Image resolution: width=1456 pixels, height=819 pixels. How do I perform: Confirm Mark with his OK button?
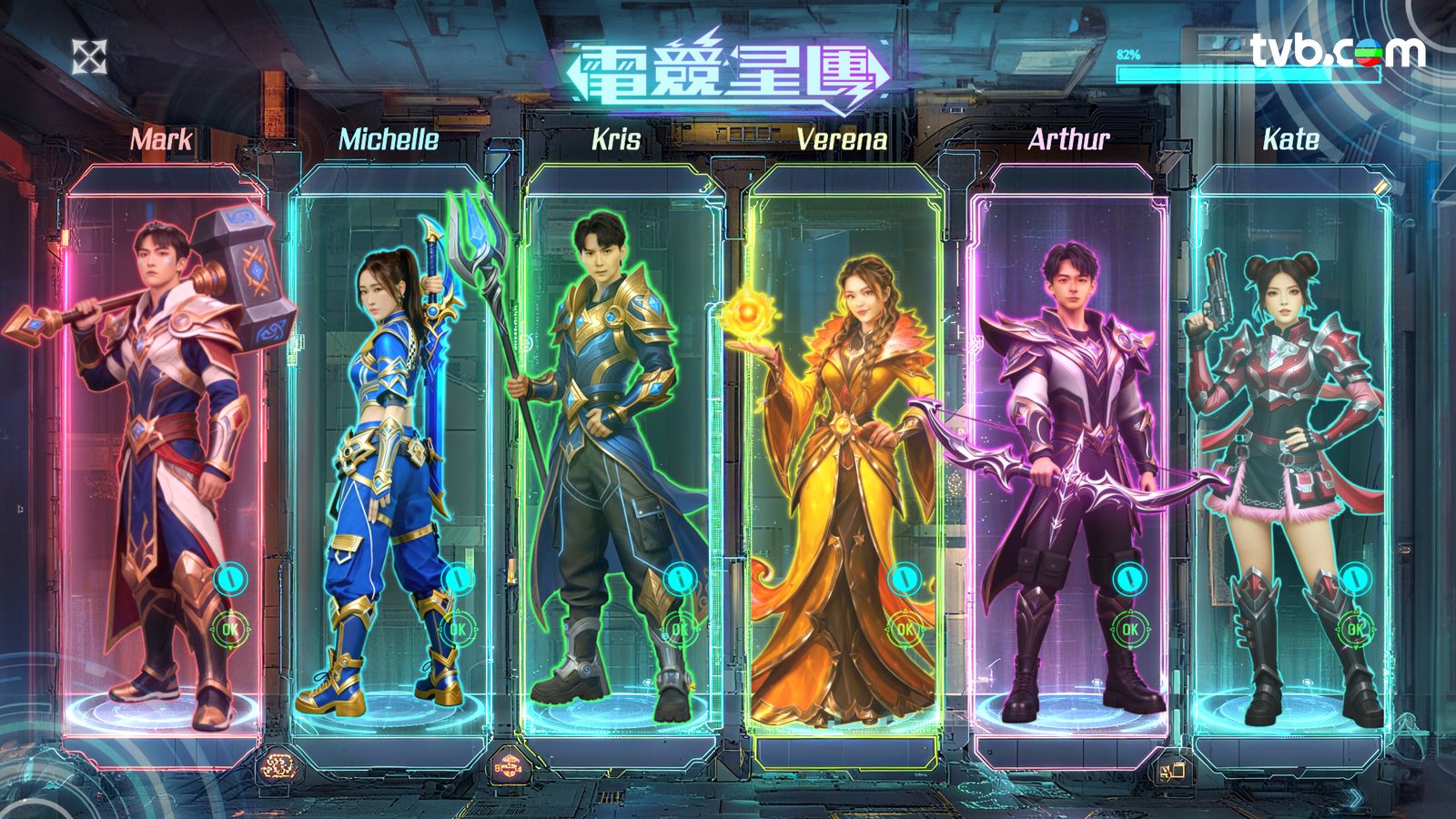pos(230,628)
